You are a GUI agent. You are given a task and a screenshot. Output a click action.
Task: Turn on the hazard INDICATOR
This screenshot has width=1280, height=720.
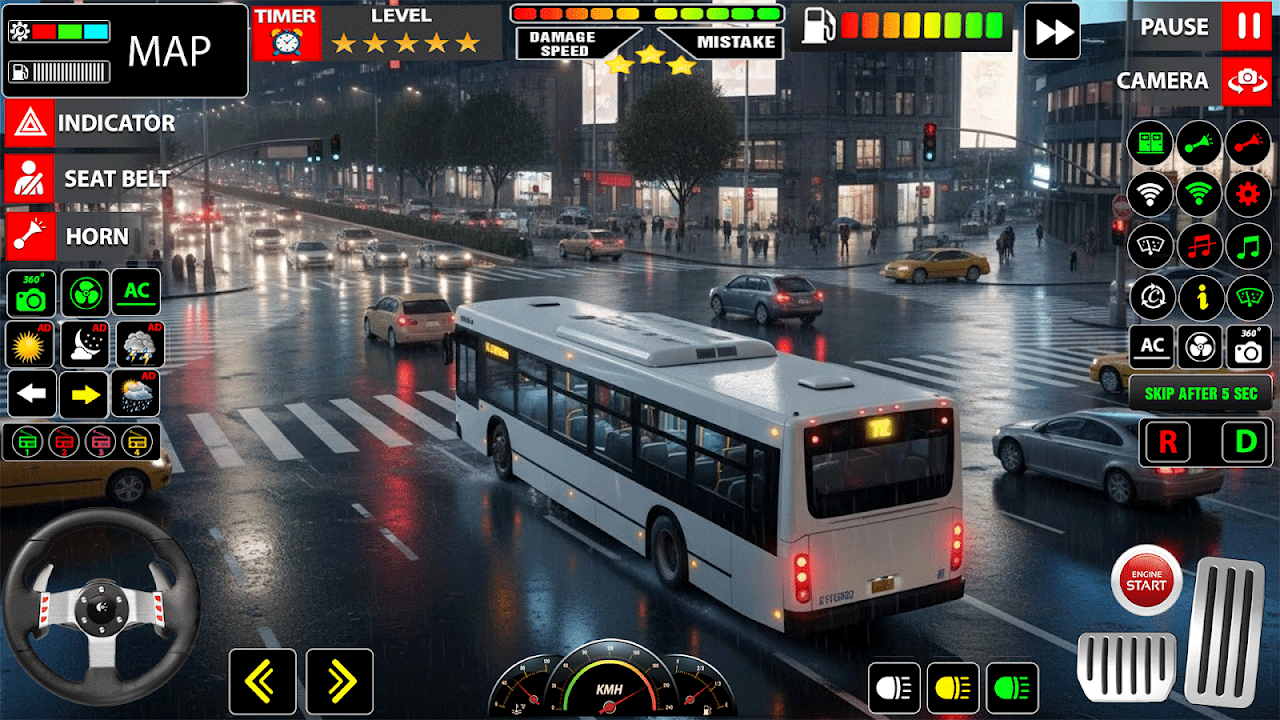(91, 123)
